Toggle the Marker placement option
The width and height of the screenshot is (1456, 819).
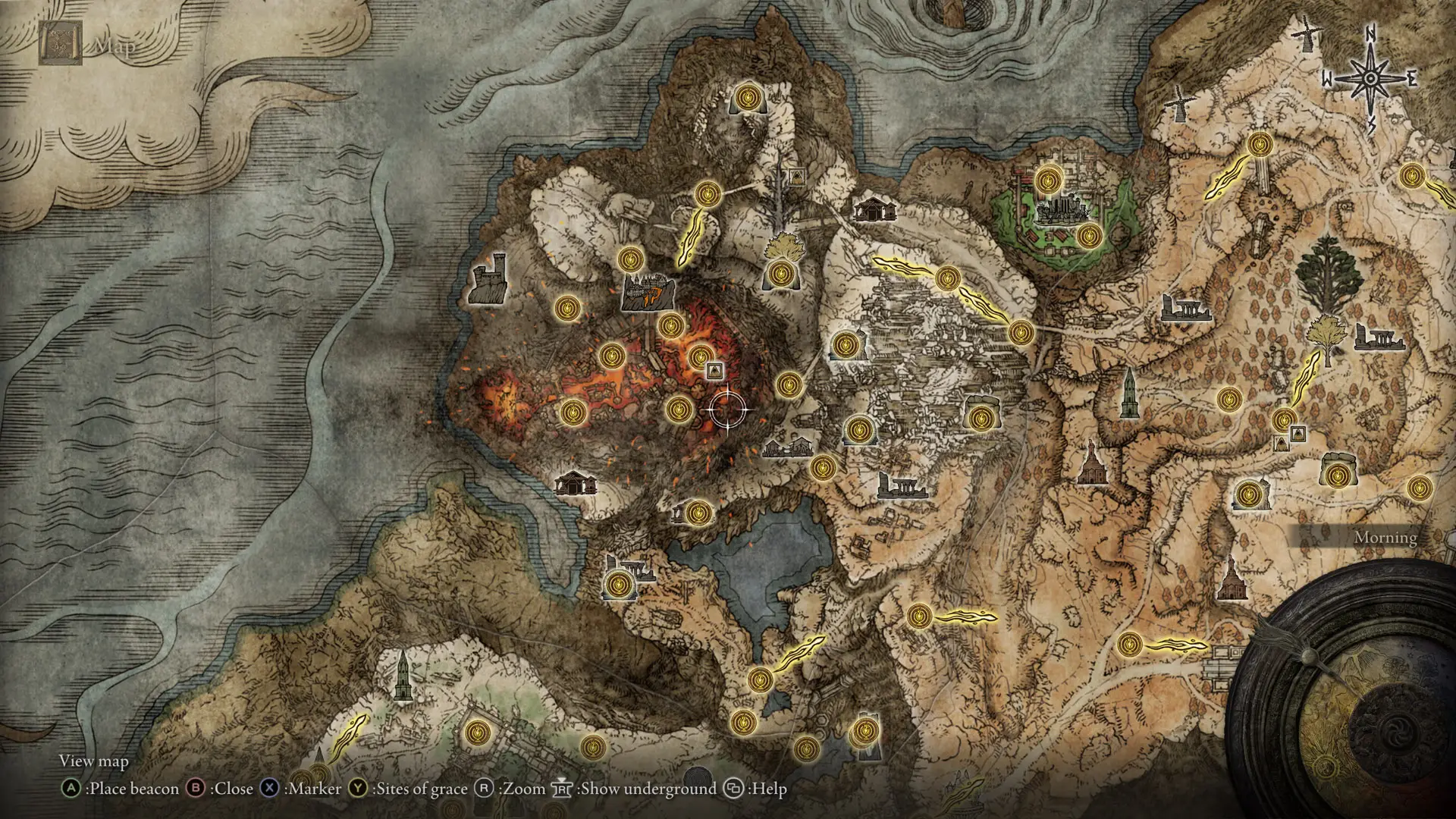click(270, 789)
